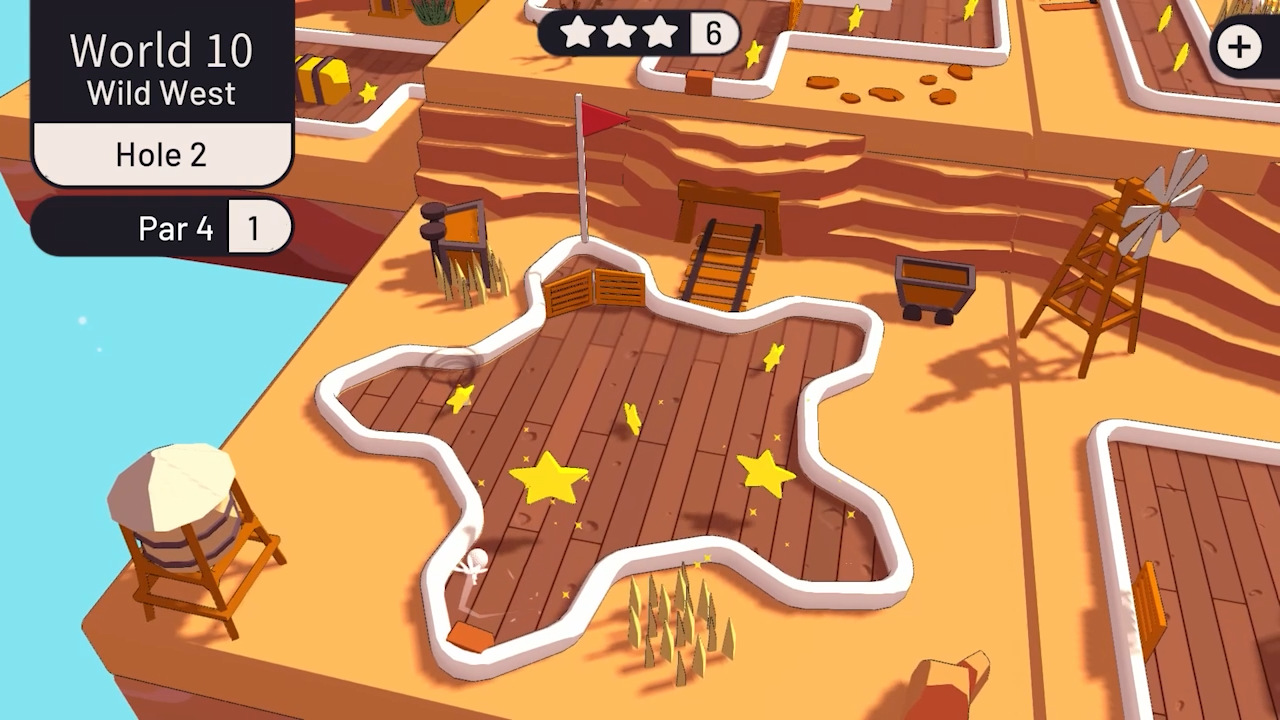Click the star collectible counter showing 6
Screen dimensions: 1280x720
(716, 32)
